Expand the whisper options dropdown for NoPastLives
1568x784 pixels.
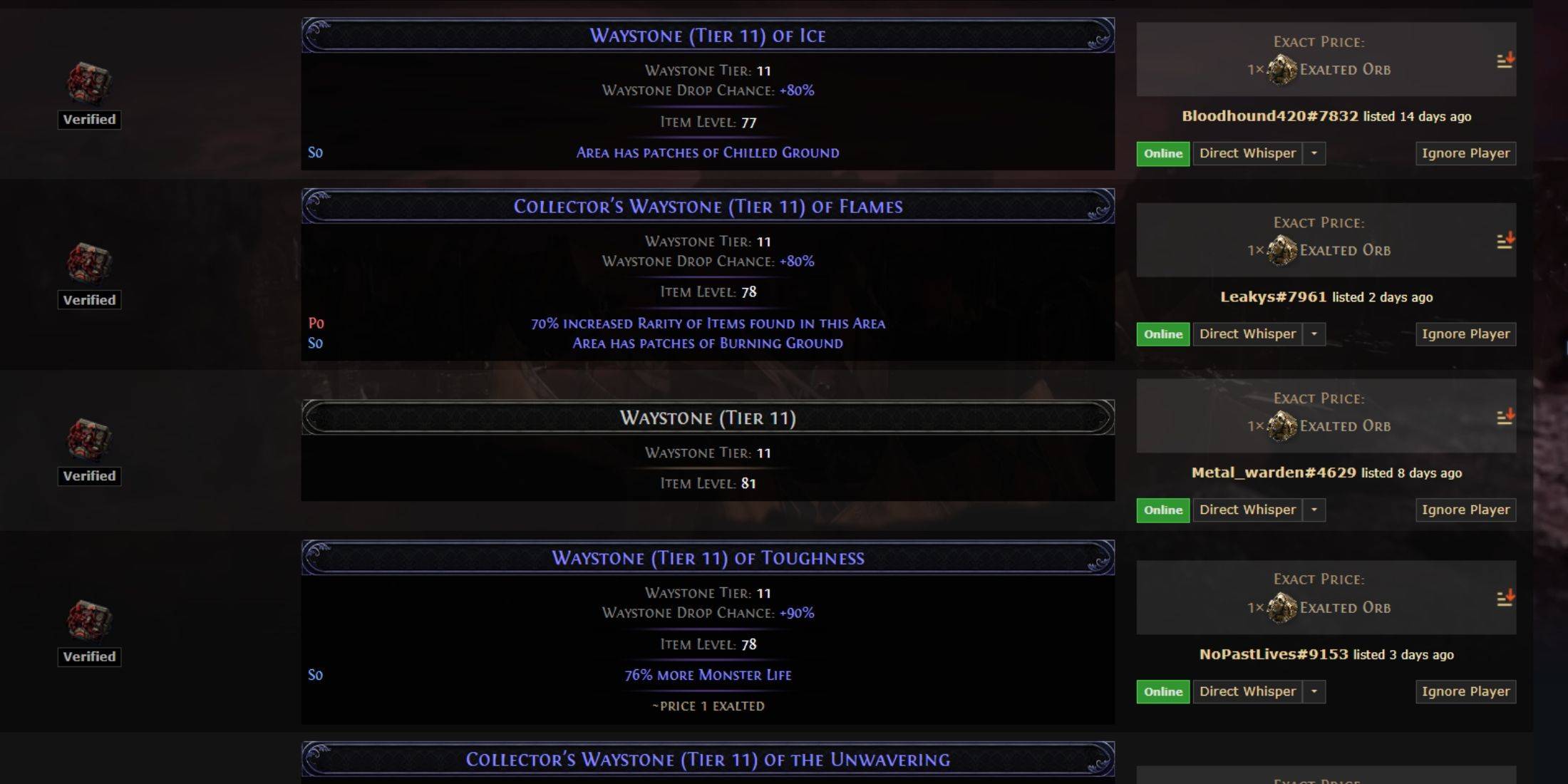(x=1315, y=691)
